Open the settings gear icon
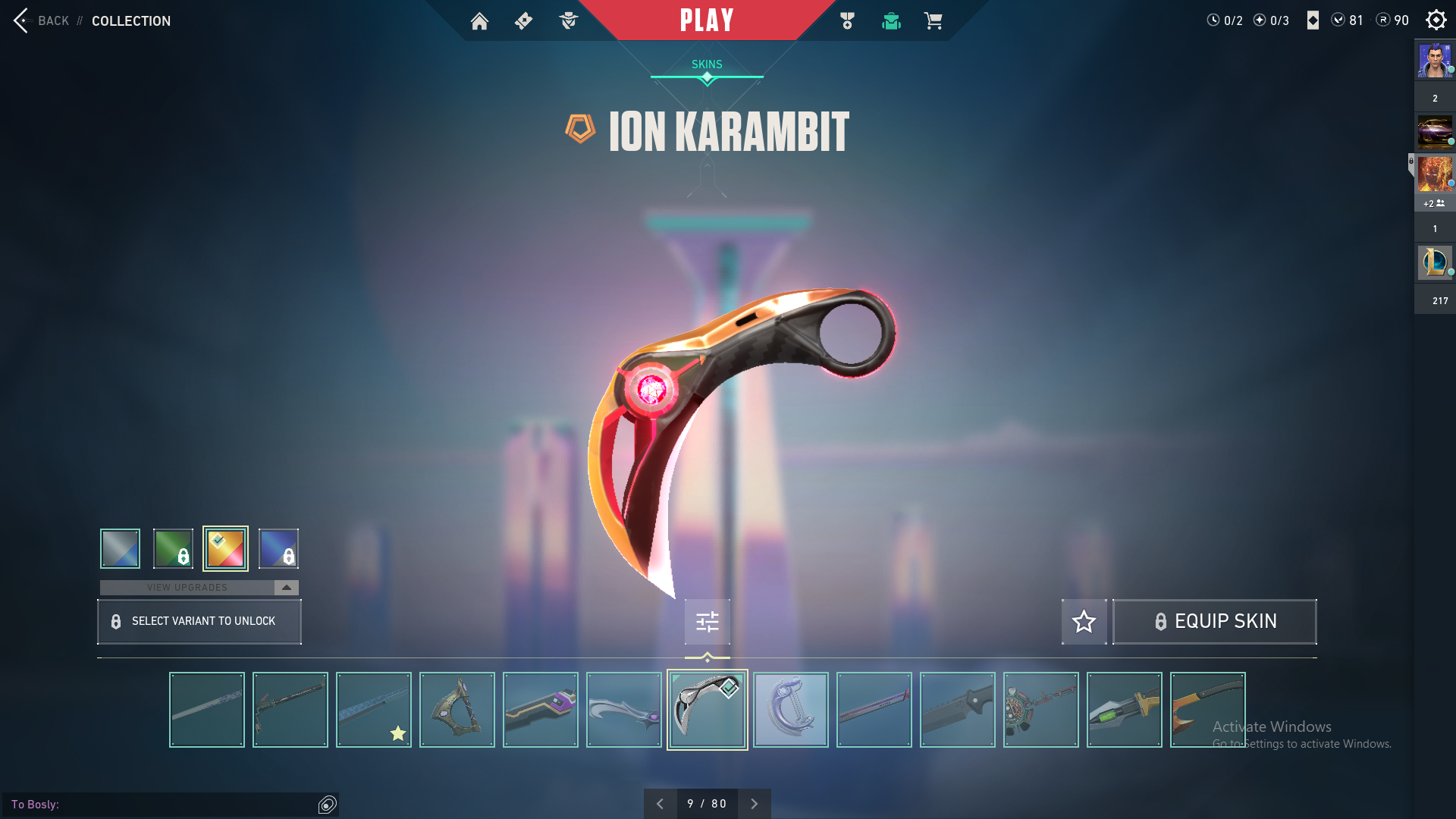The image size is (1456, 819). [x=1436, y=20]
